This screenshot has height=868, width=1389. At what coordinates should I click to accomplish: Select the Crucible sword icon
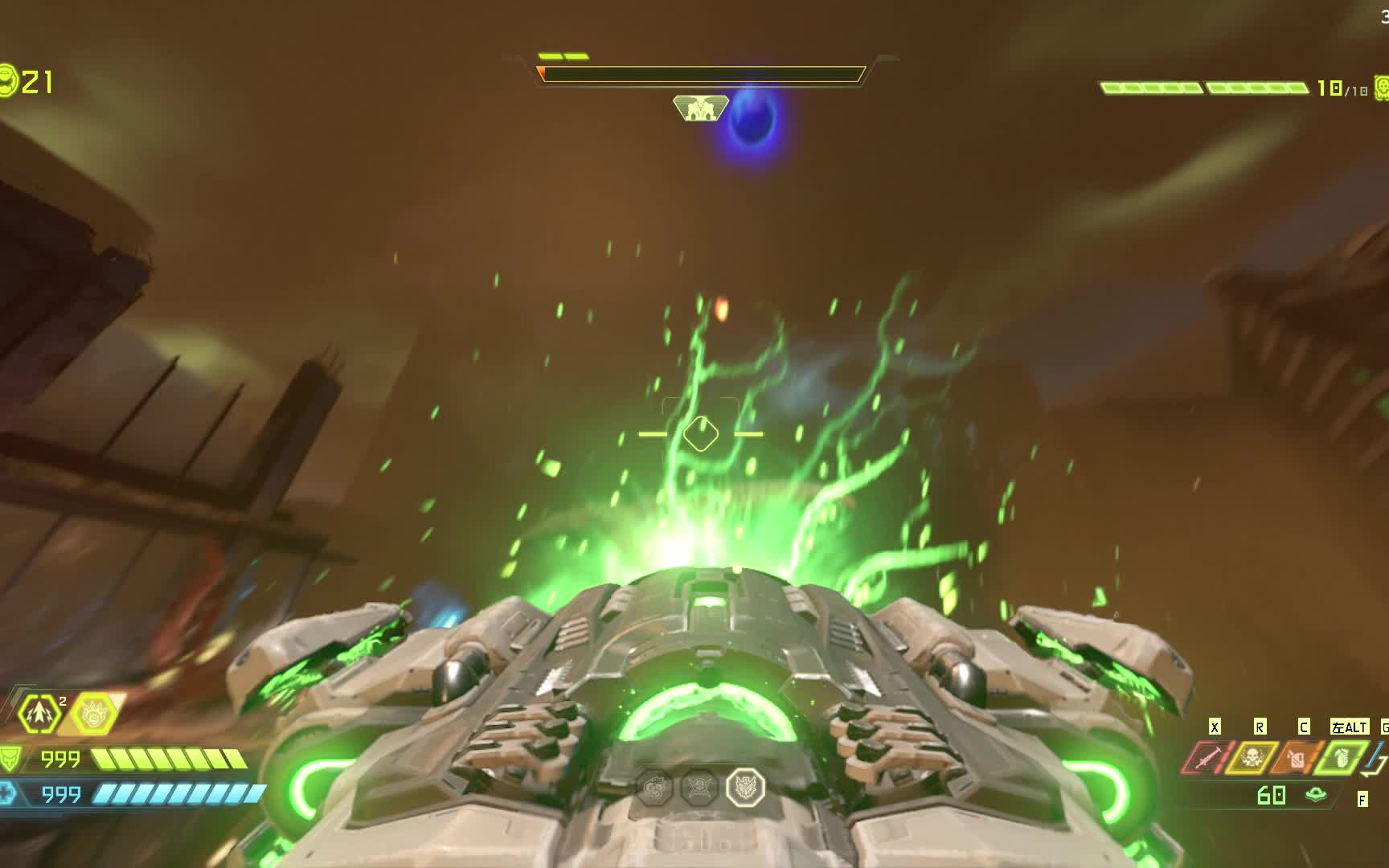pyautogui.click(x=1205, y=758)
